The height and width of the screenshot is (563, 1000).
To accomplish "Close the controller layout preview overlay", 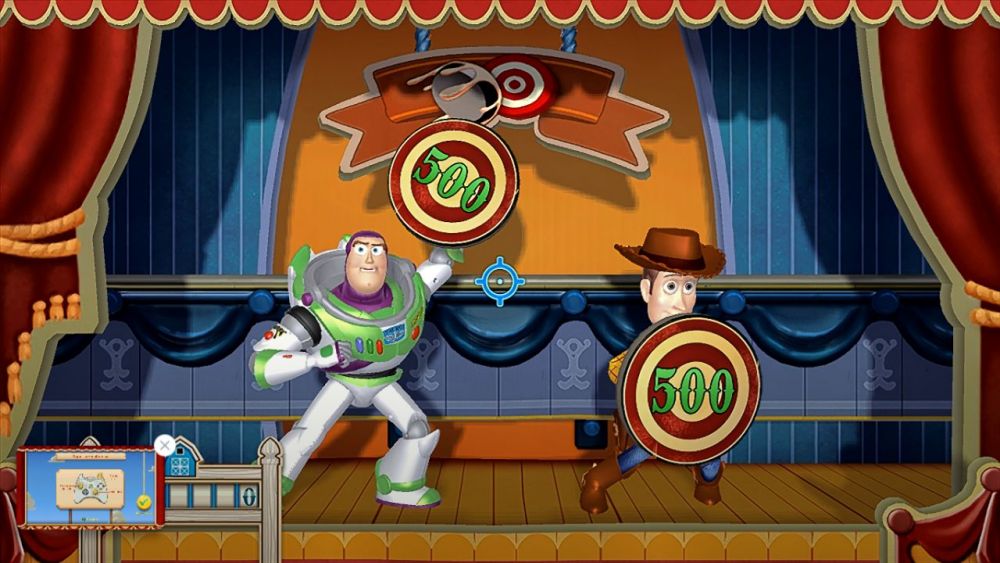I will coord(165,445).
